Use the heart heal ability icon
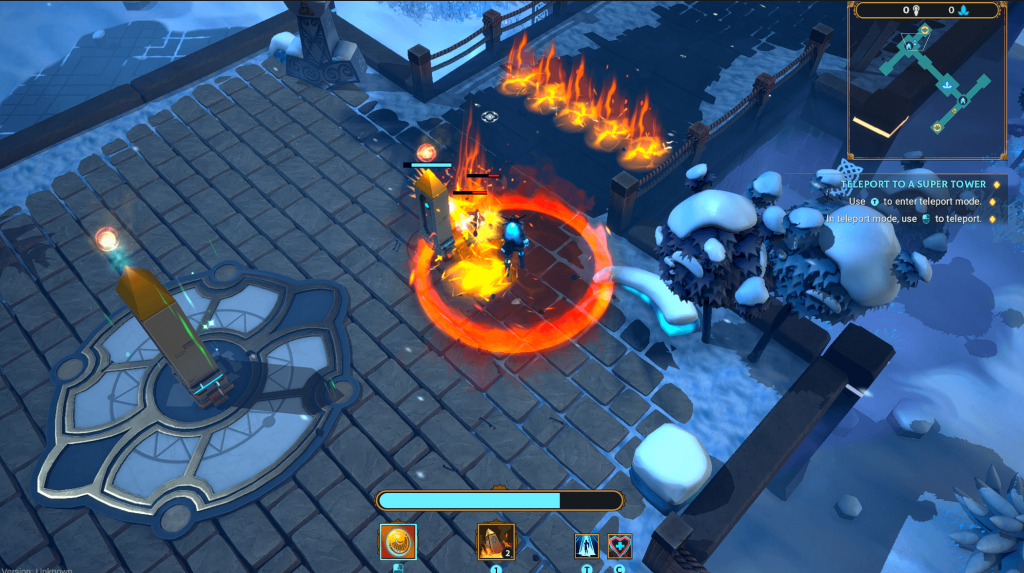The height and width of the screenshot is (573, 1024). coord(620,546)
